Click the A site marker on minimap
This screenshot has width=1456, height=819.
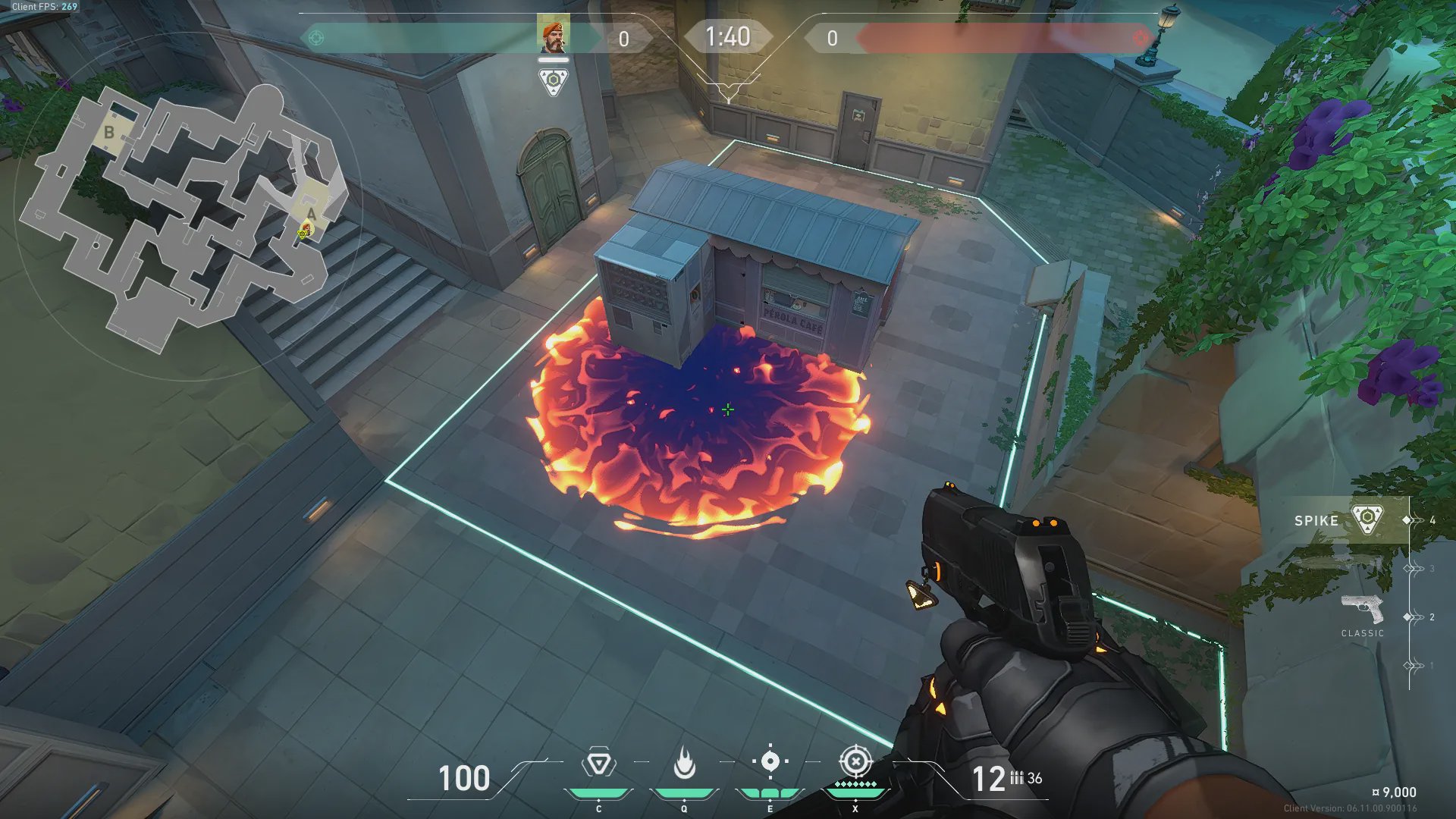(x=312, y=213)
